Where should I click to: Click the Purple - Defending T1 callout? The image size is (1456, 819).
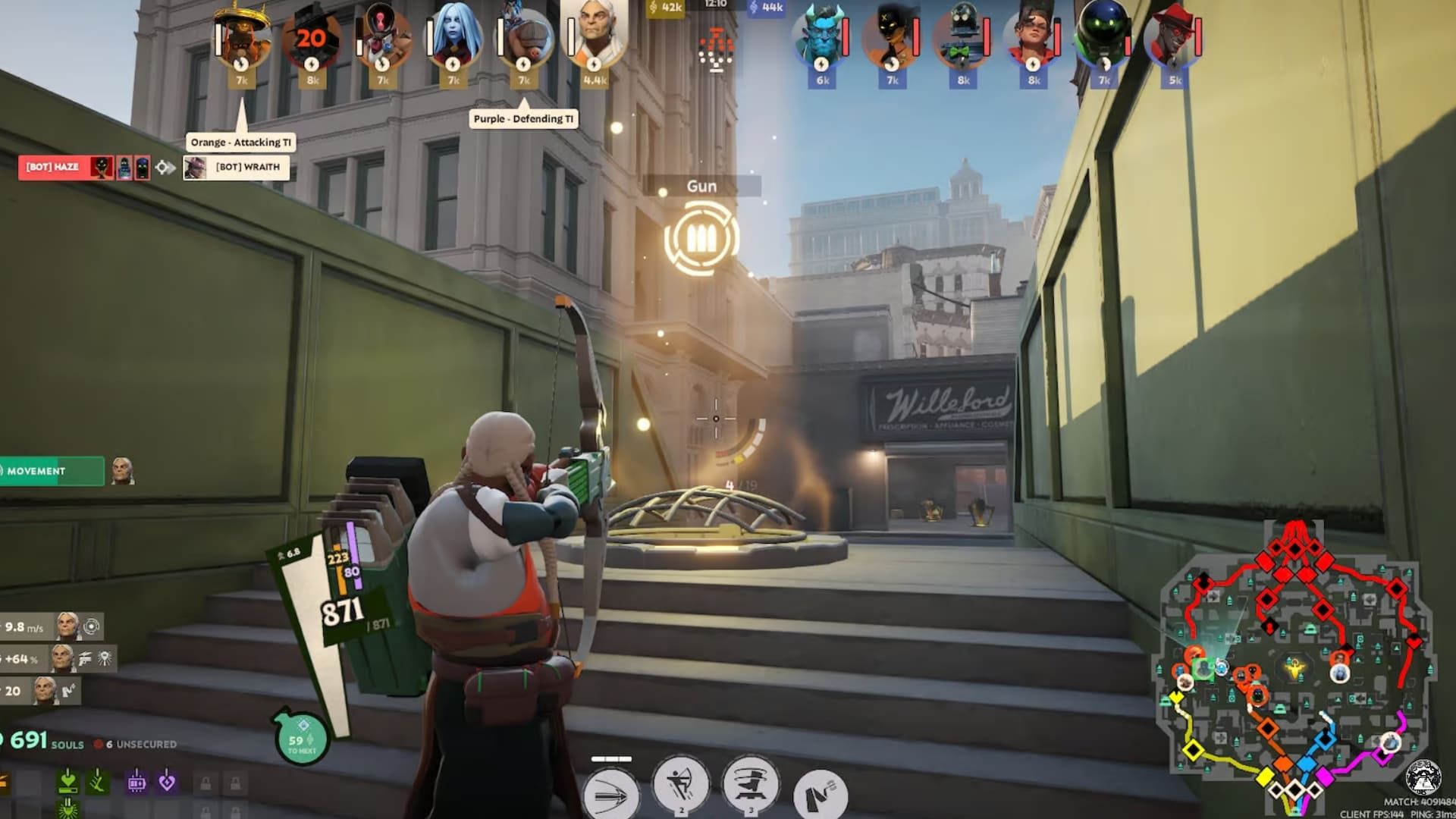click(x=523, y=119)
